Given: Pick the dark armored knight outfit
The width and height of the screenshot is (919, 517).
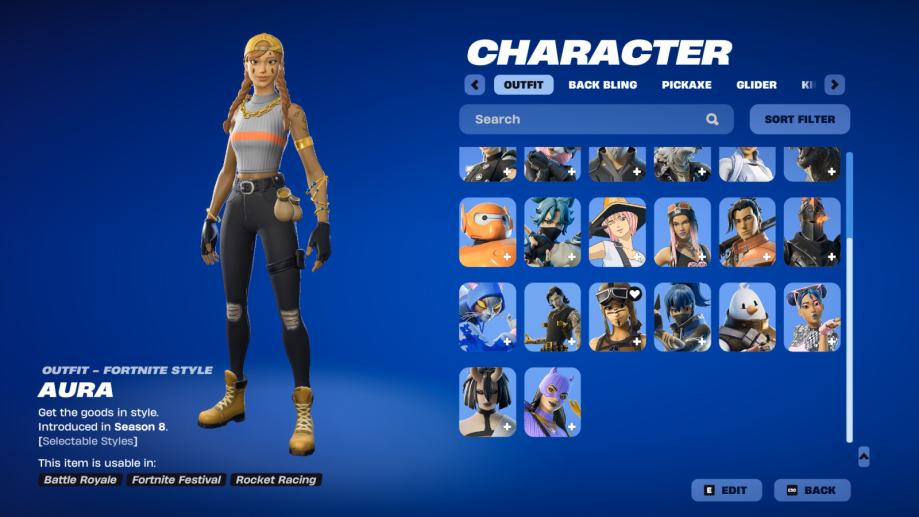Looking at the screenshot, I should click(x=812, y=232).
